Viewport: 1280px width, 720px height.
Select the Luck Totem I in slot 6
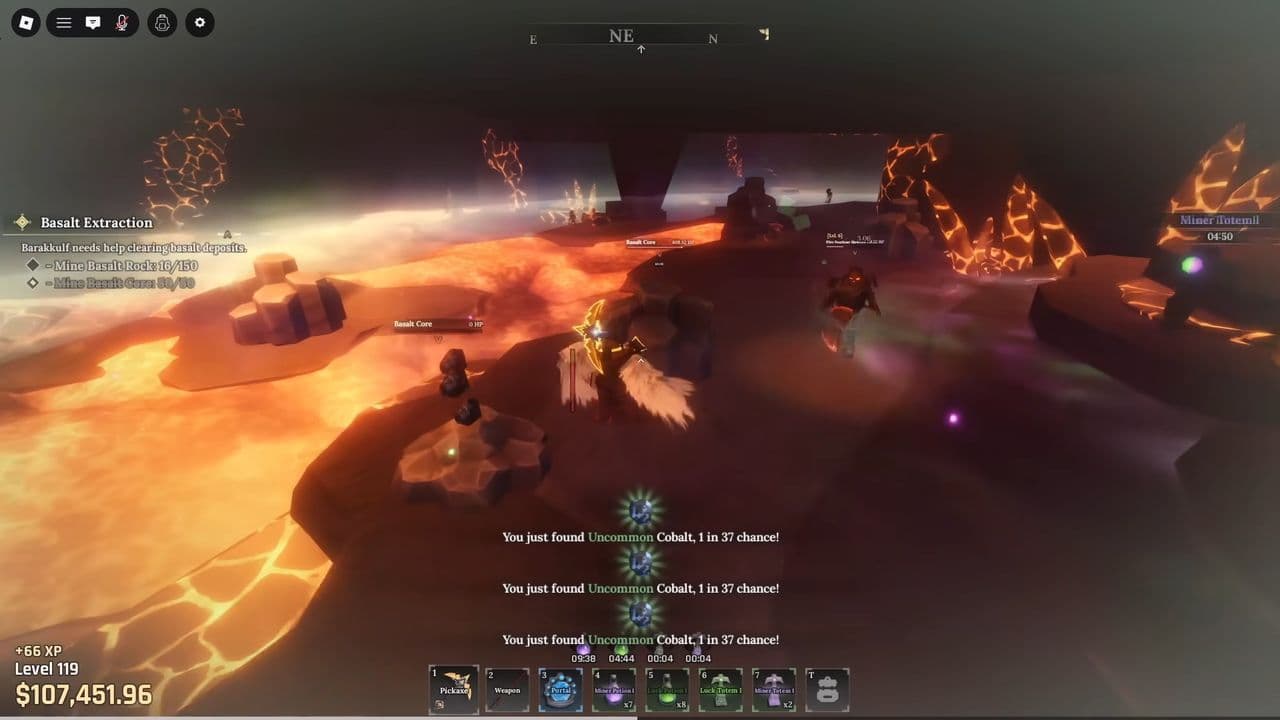click(x=720, y=688)
